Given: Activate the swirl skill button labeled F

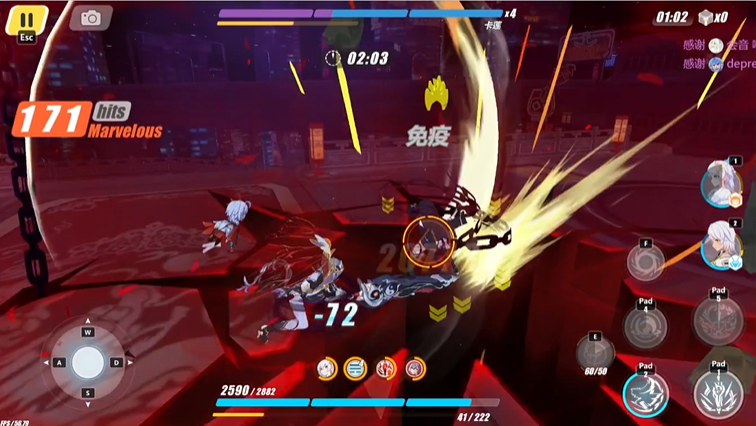Looking at the screenshot, I should click(646, 262).
